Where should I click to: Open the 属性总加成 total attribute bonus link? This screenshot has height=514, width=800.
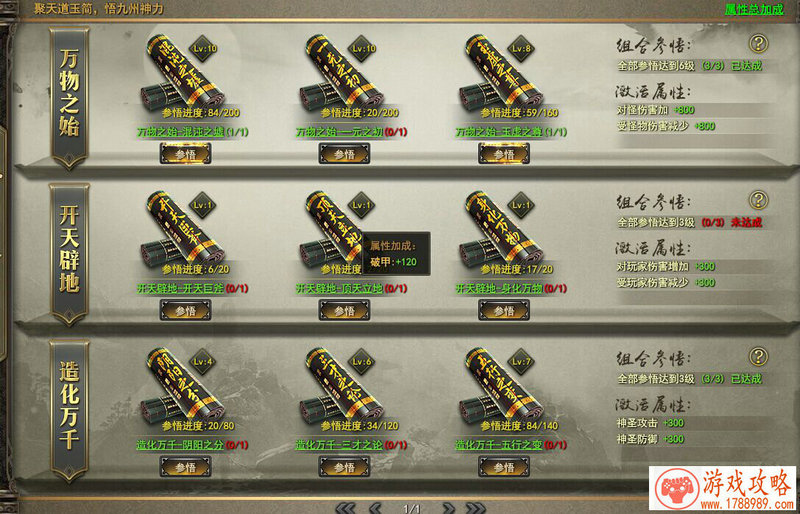754,9
